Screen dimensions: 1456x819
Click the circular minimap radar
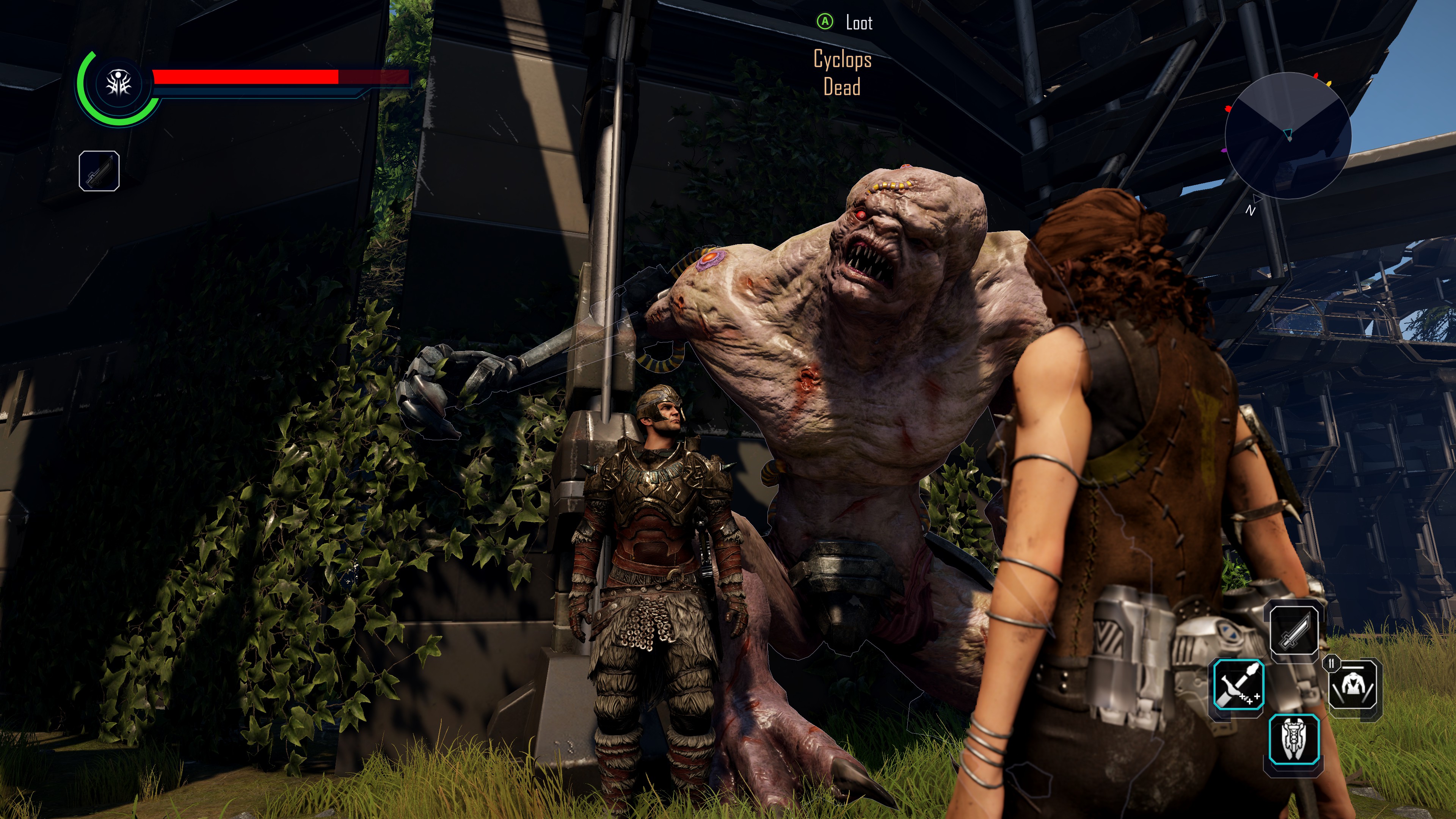coord(1288,137)
